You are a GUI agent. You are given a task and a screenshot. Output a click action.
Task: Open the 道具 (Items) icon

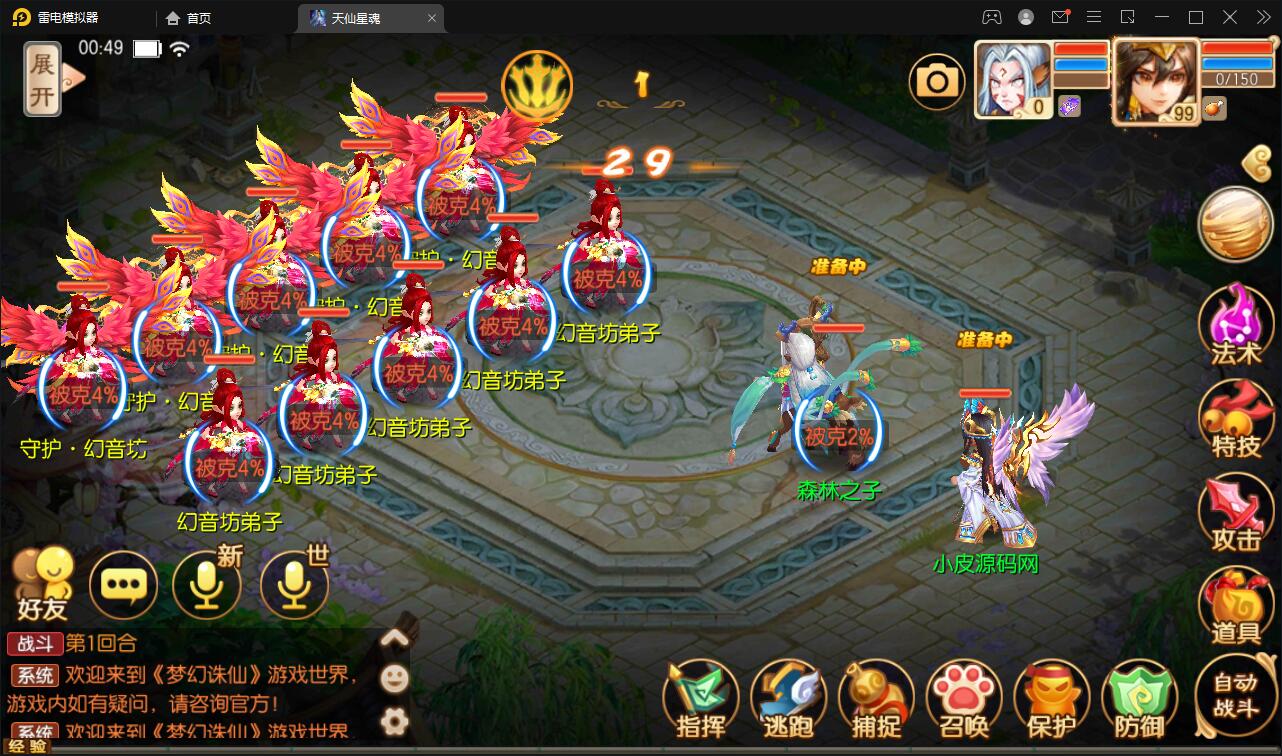pyautogui.click(x=1236, y=605)
